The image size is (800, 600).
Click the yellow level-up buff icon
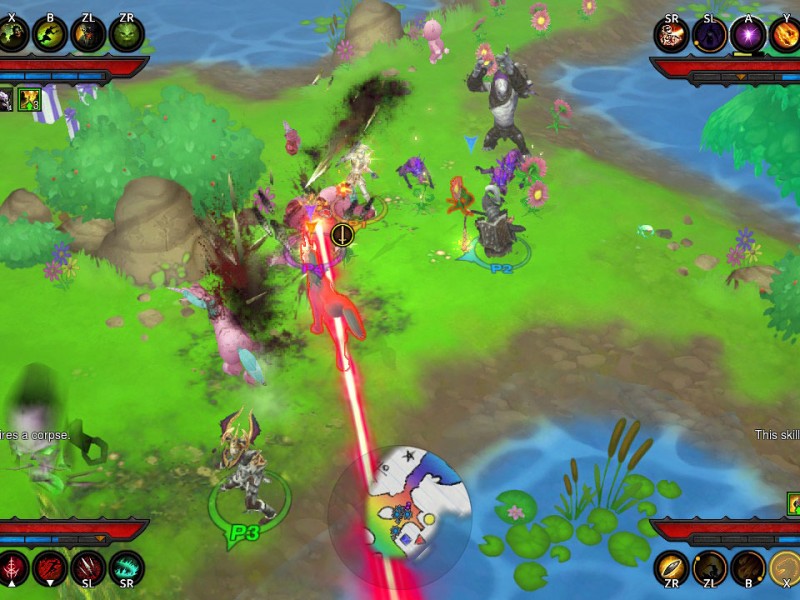coord(28,99)
